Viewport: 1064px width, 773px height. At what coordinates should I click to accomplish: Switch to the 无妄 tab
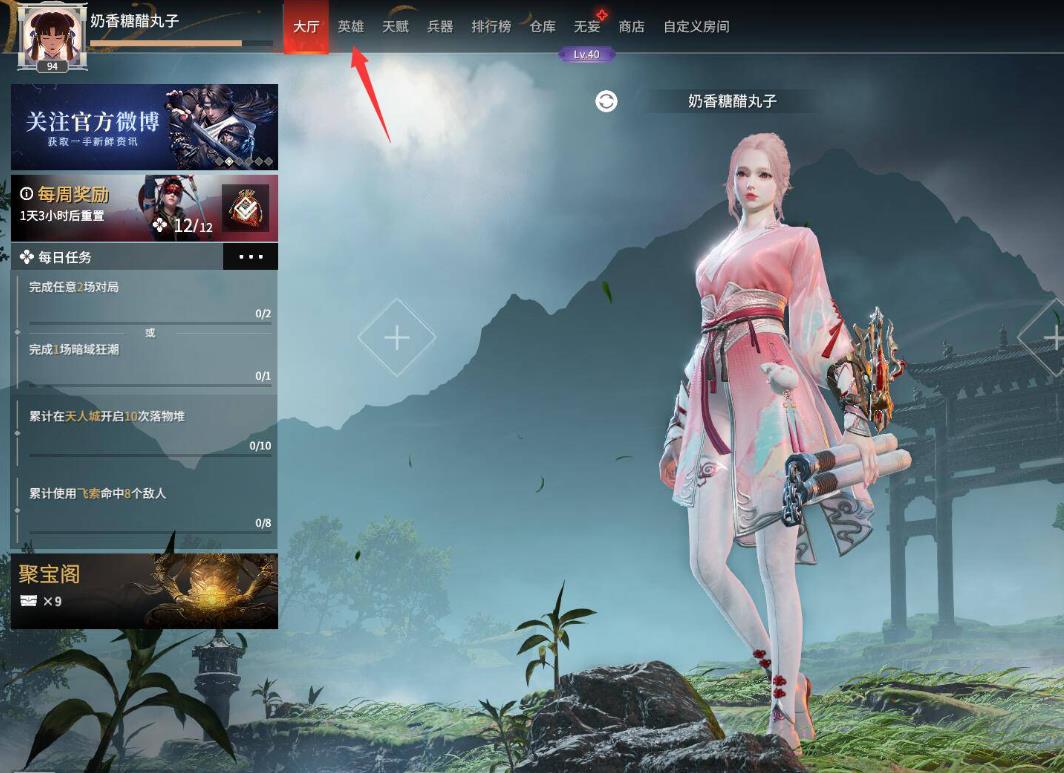click(587, 27)
